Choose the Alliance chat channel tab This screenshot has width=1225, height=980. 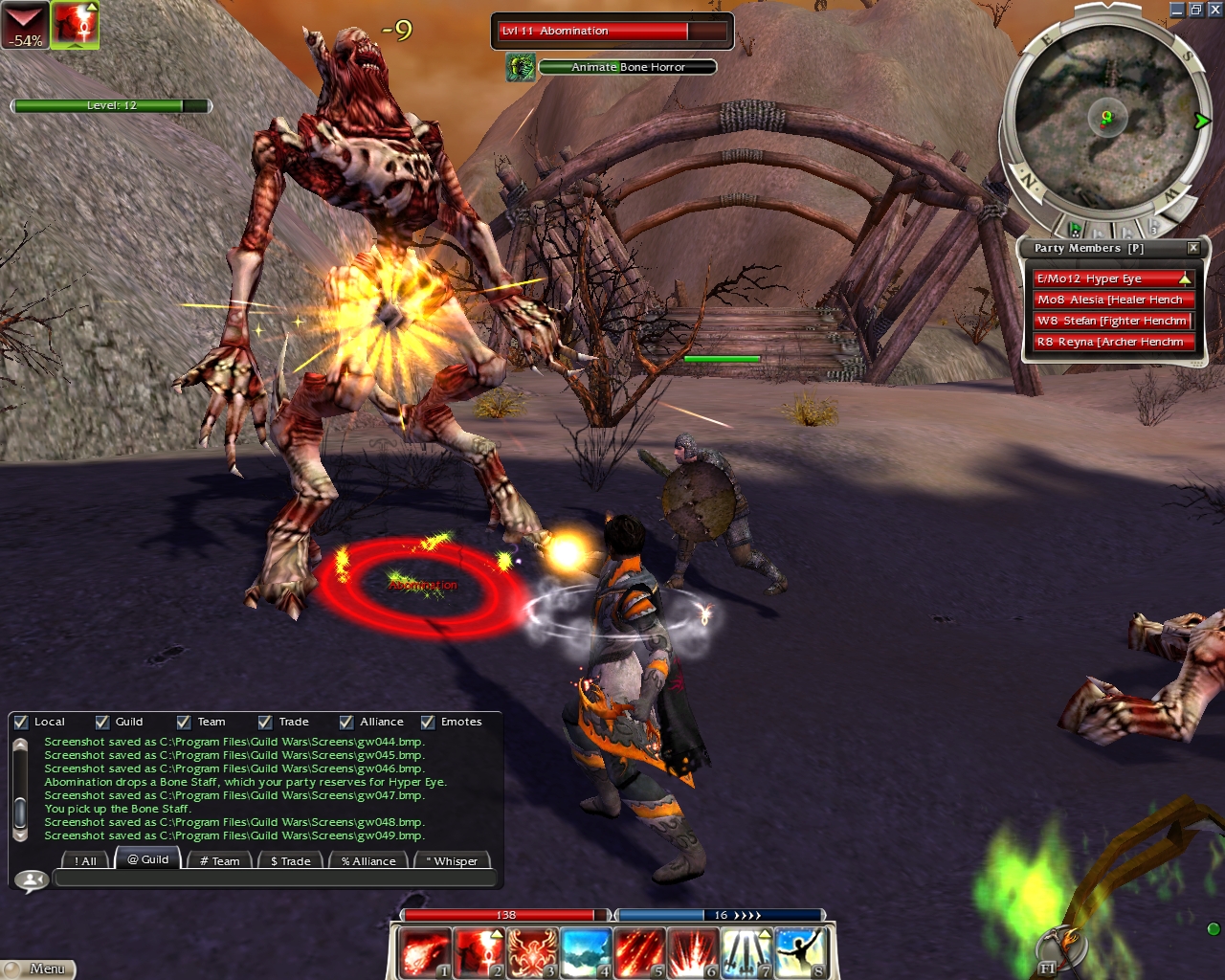pos(368,860)
